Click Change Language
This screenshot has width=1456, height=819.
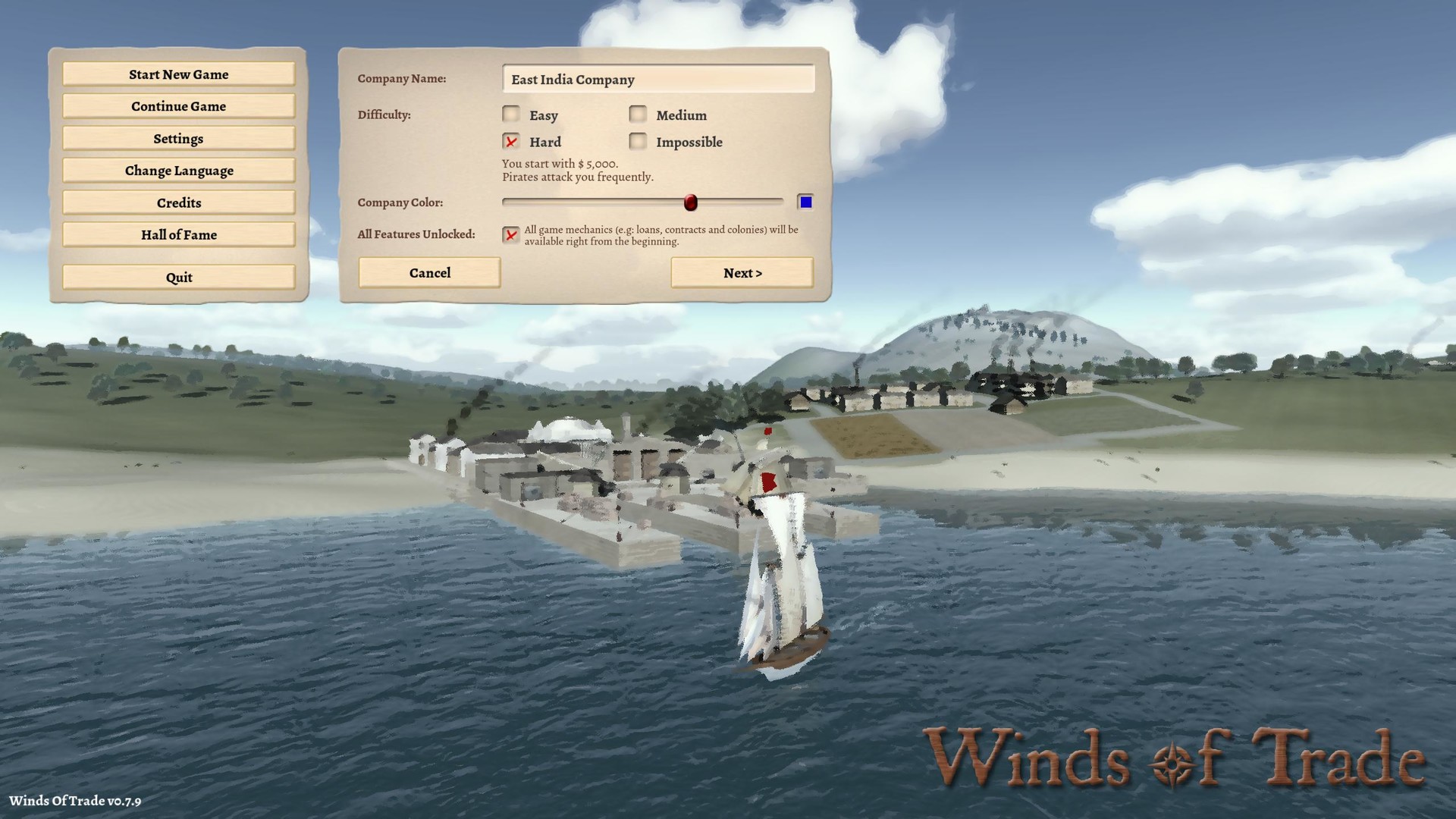pyautogui.click(x=178, y=170)
